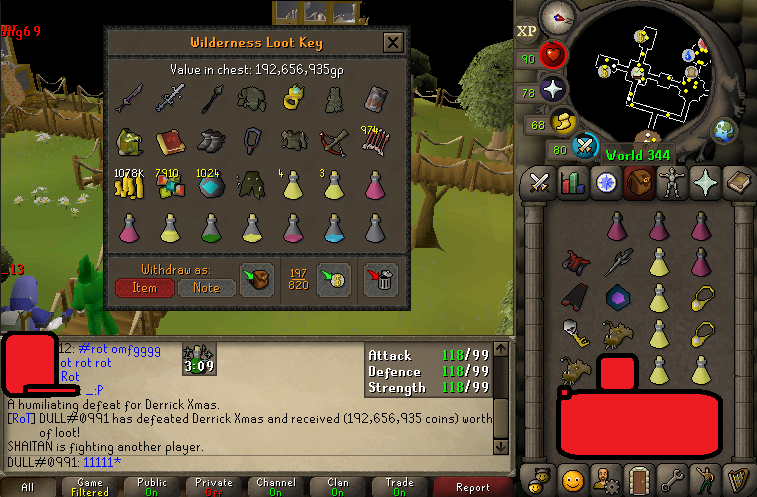Toggle the XP drops button

(527, 30)
